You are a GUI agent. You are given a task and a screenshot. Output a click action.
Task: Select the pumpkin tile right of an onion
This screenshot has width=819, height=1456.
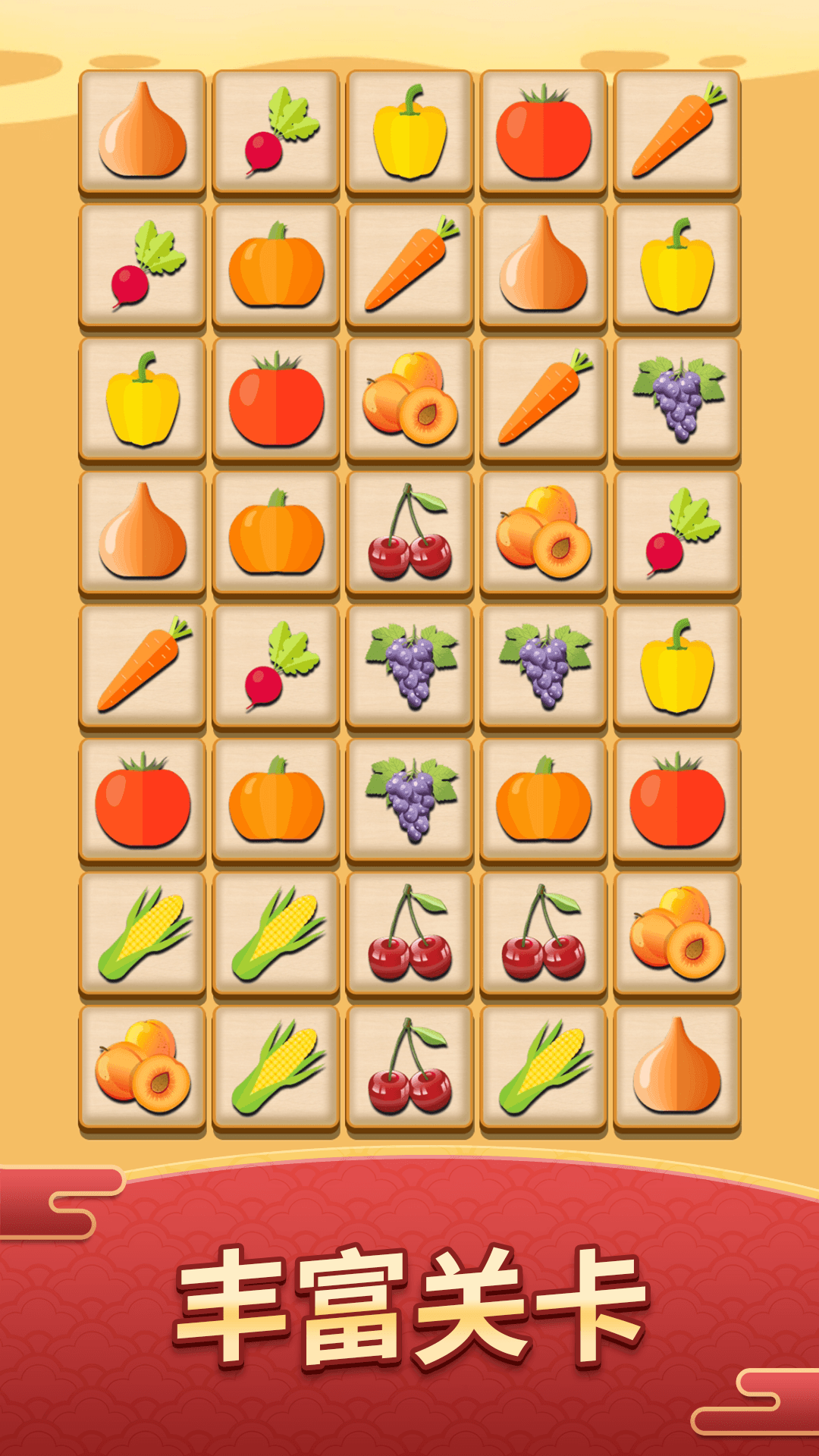(x=276, y=532)
